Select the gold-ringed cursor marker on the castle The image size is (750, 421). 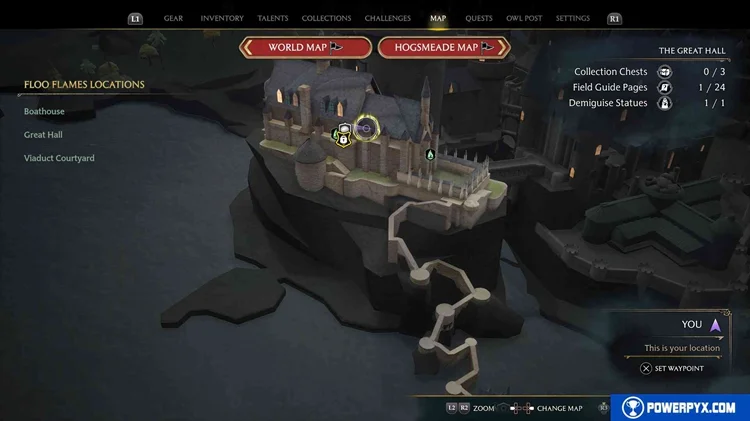coord(364,129)
